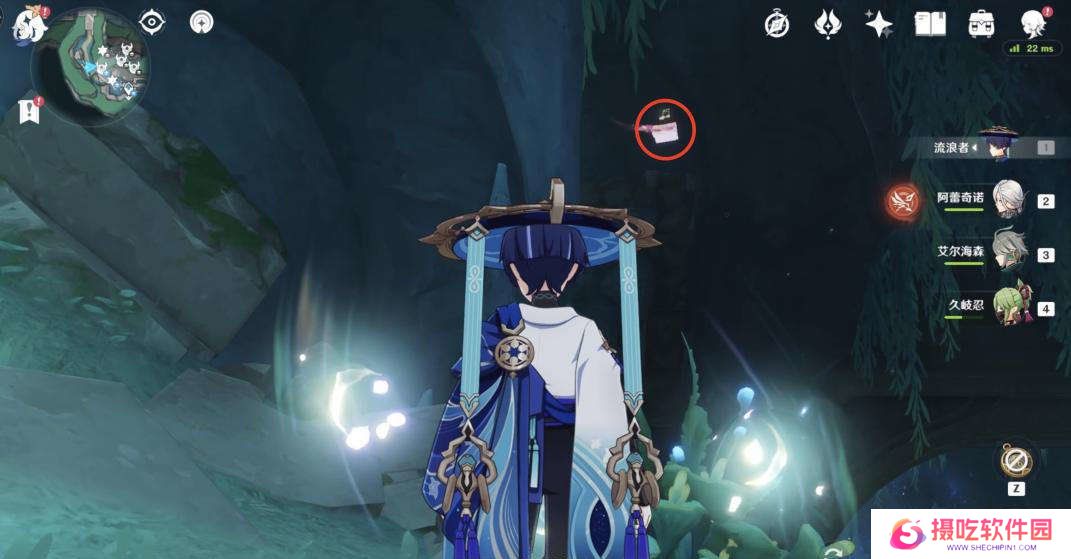
Task: Activate the Elemental Sight eye icon
Action: pyautogui.click(x=152, y=22)
